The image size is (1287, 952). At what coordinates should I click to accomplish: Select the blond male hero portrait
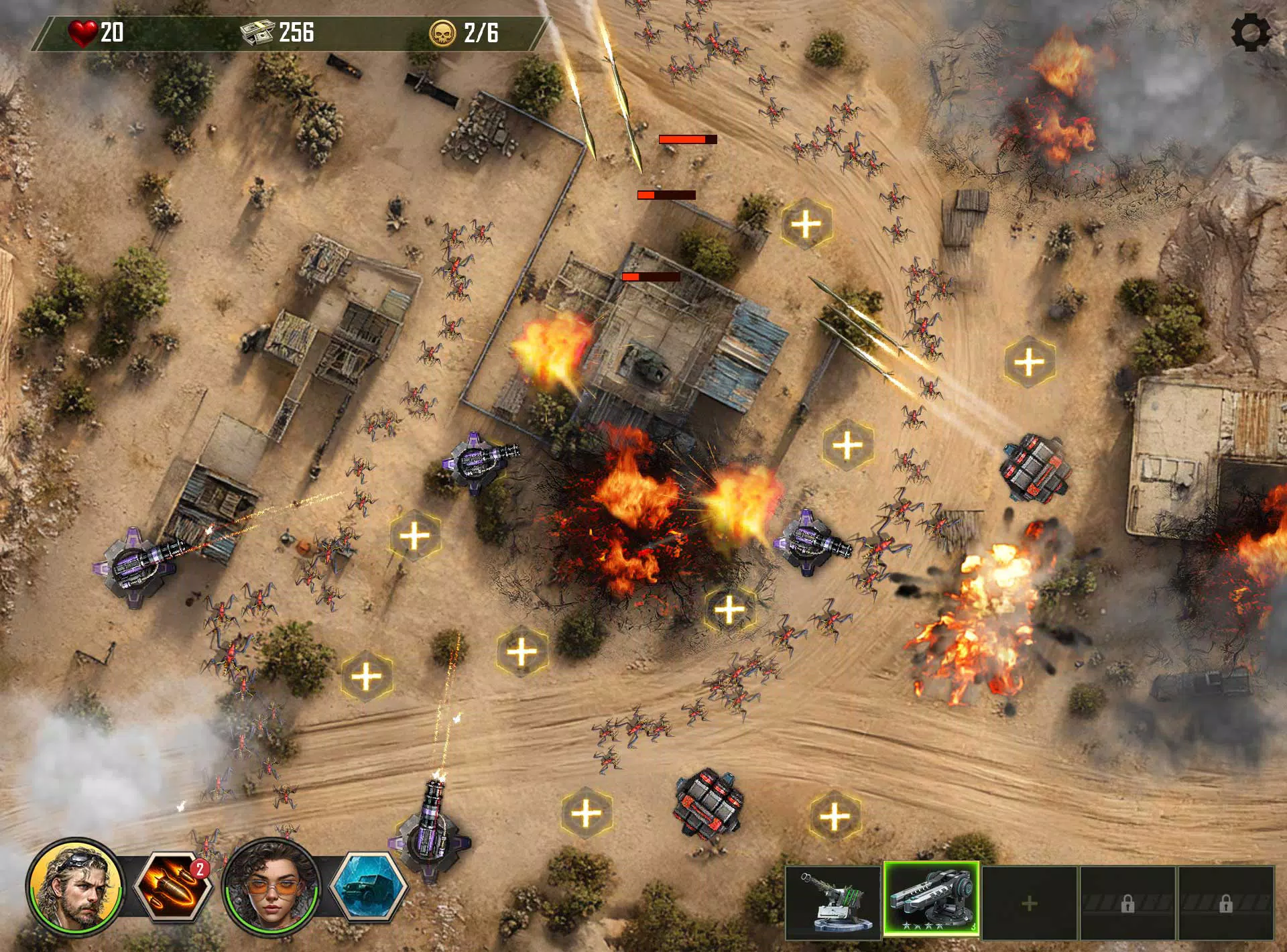coord(75,886)
